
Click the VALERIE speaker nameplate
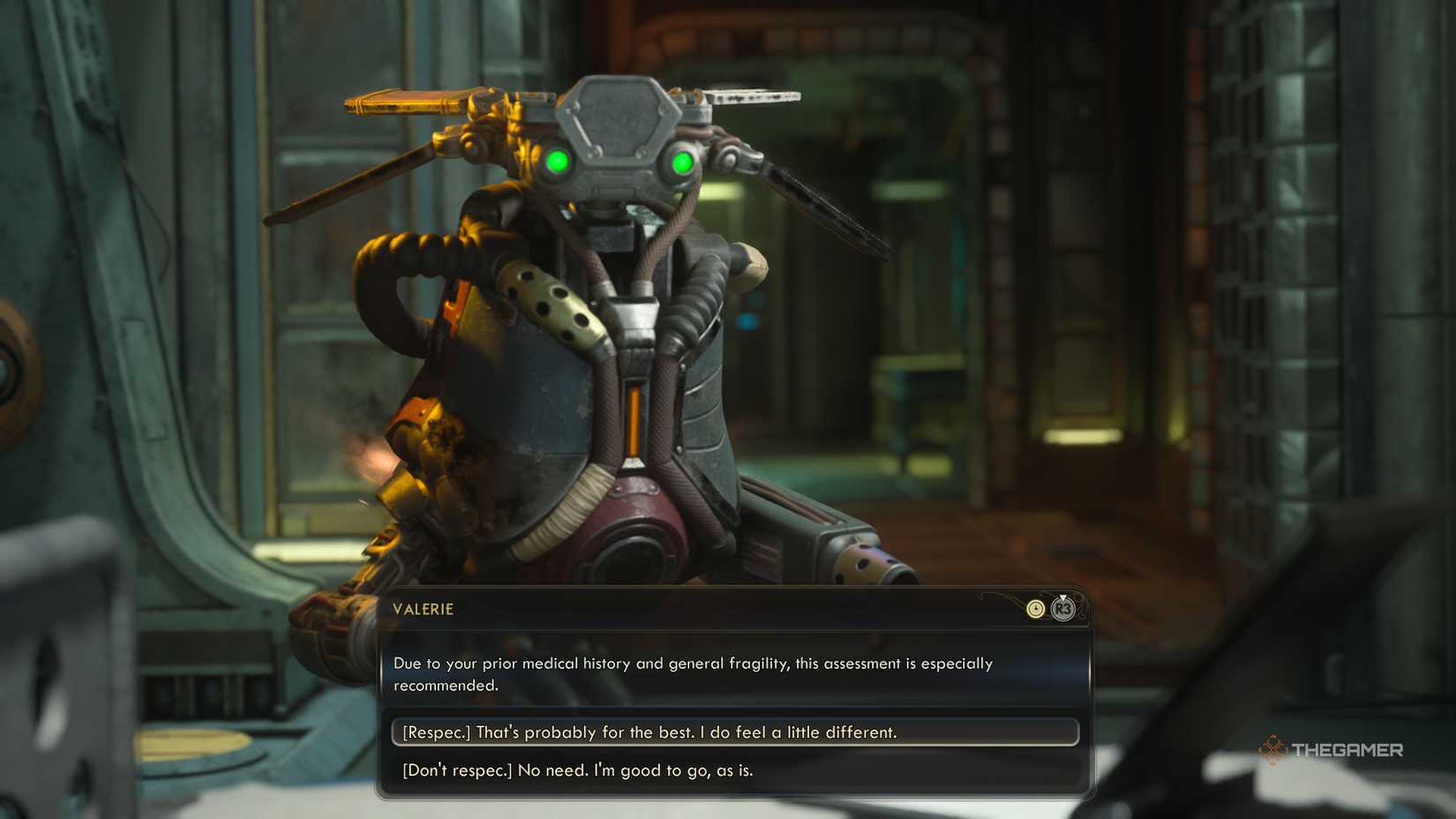click(424, 609)
